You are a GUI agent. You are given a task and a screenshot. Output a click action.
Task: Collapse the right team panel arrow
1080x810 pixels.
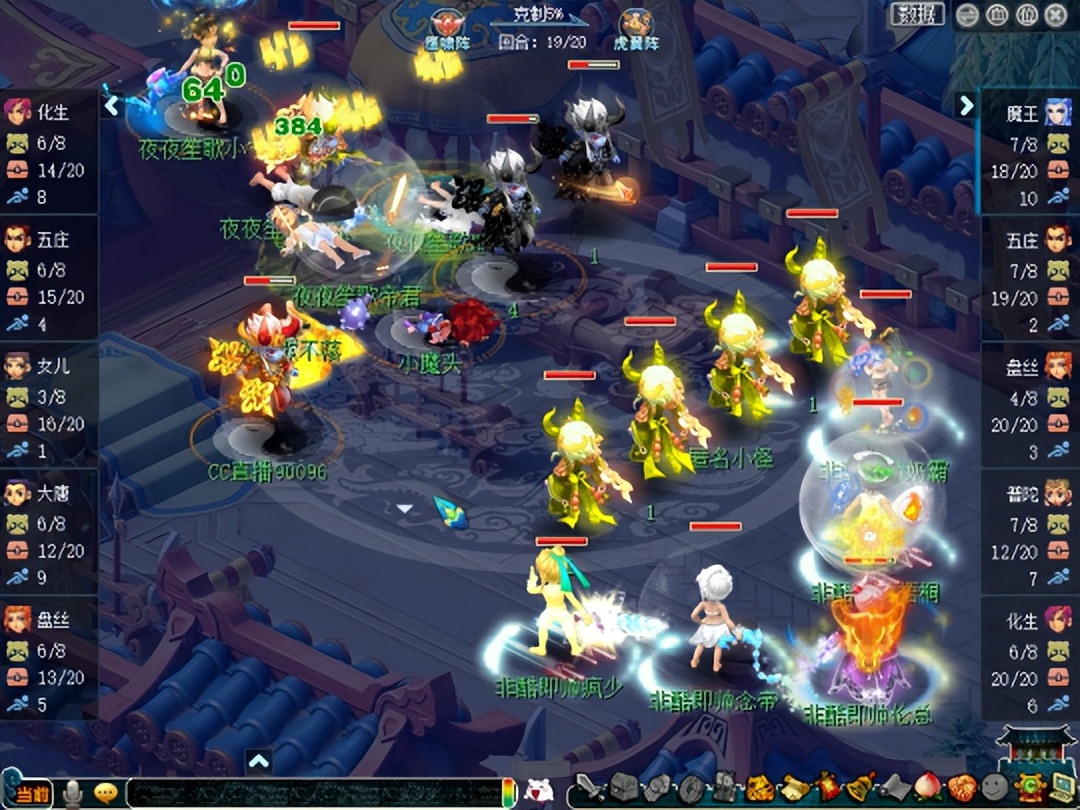point(966,105)
